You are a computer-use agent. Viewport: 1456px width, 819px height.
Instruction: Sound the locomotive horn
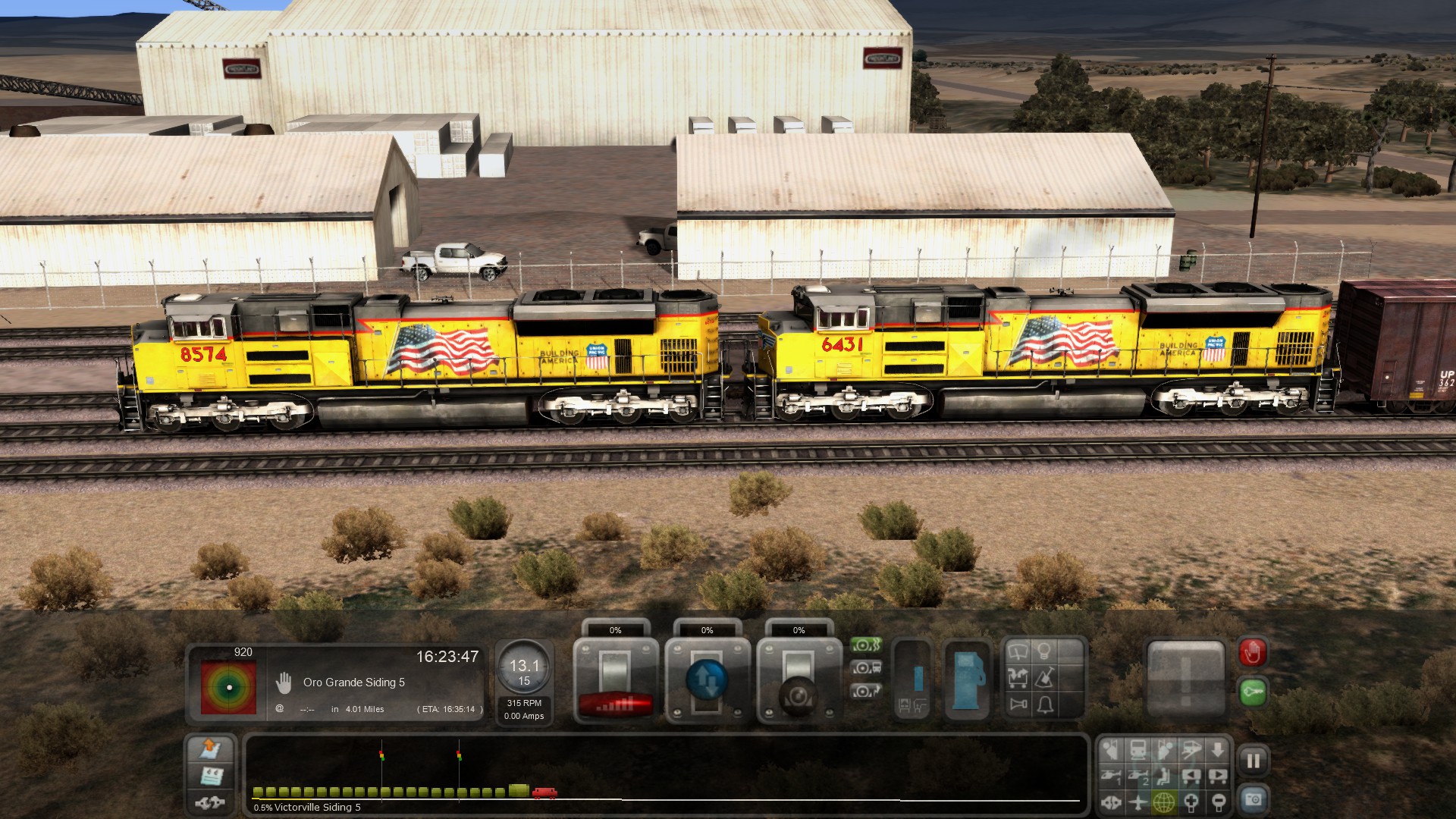[x=1018, y=704]
